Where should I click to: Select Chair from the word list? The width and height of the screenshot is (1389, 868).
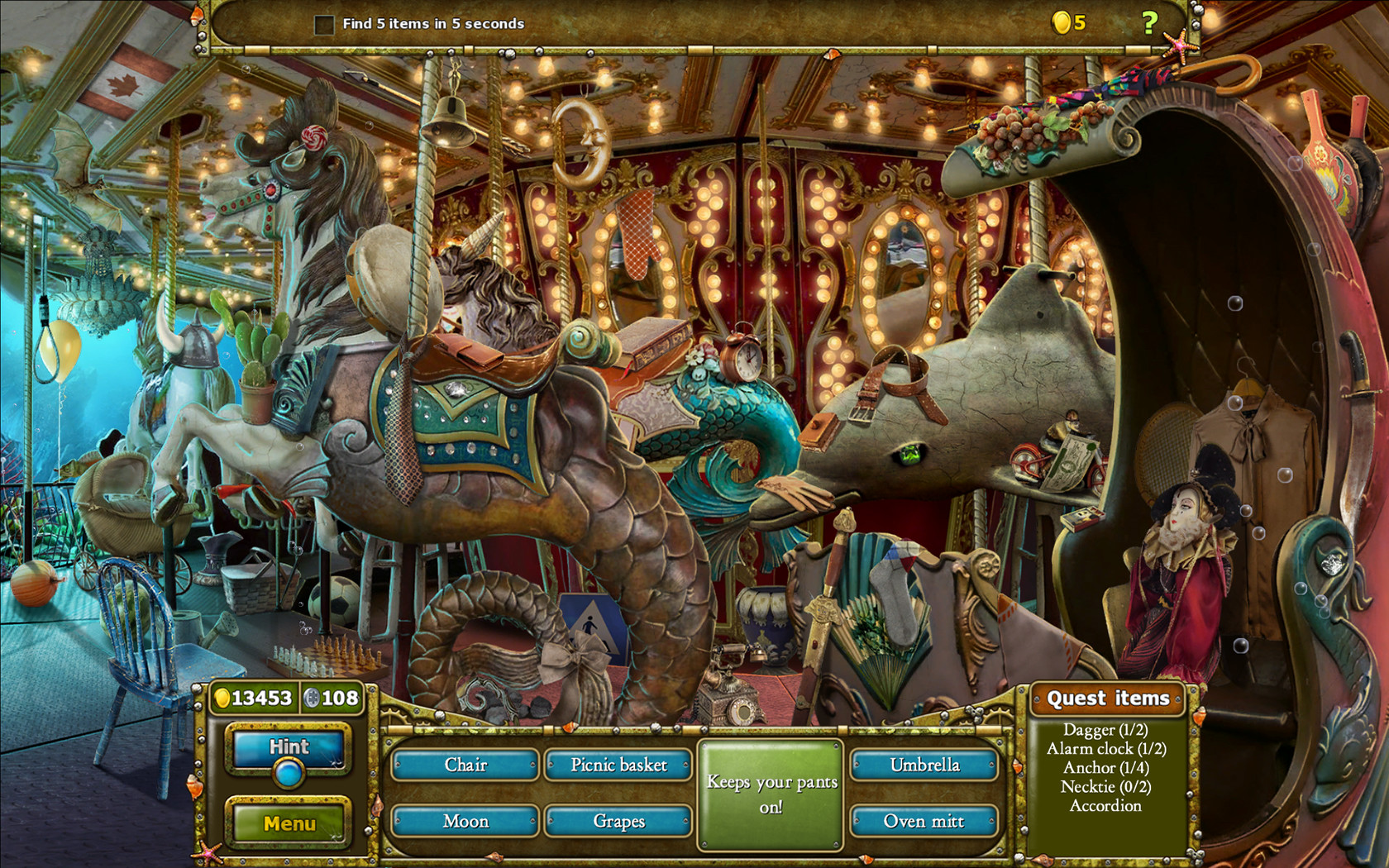465,765
